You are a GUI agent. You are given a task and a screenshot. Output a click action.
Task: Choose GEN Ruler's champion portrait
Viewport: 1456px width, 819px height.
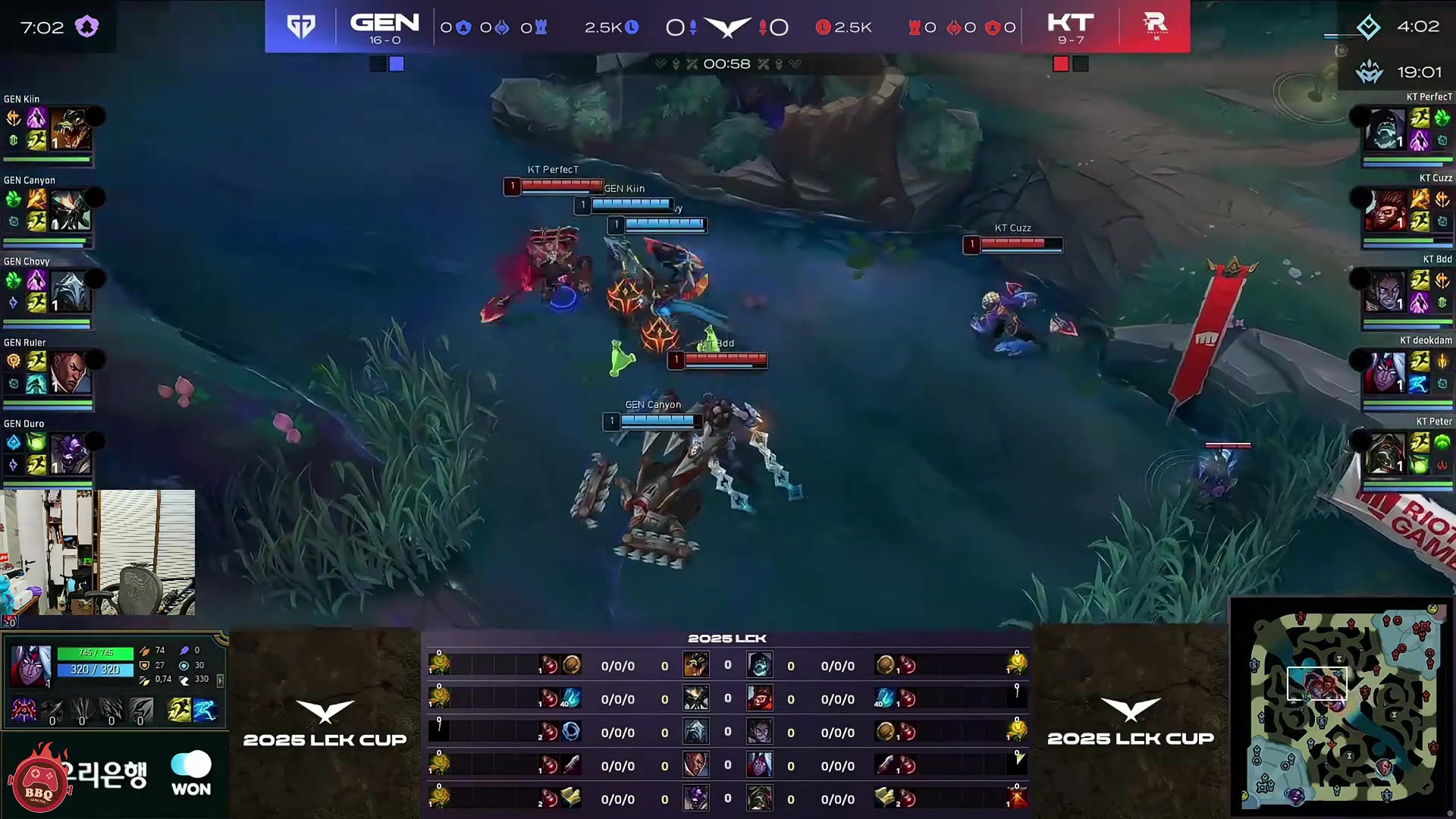pyautogui.click(x=71, y=372)
